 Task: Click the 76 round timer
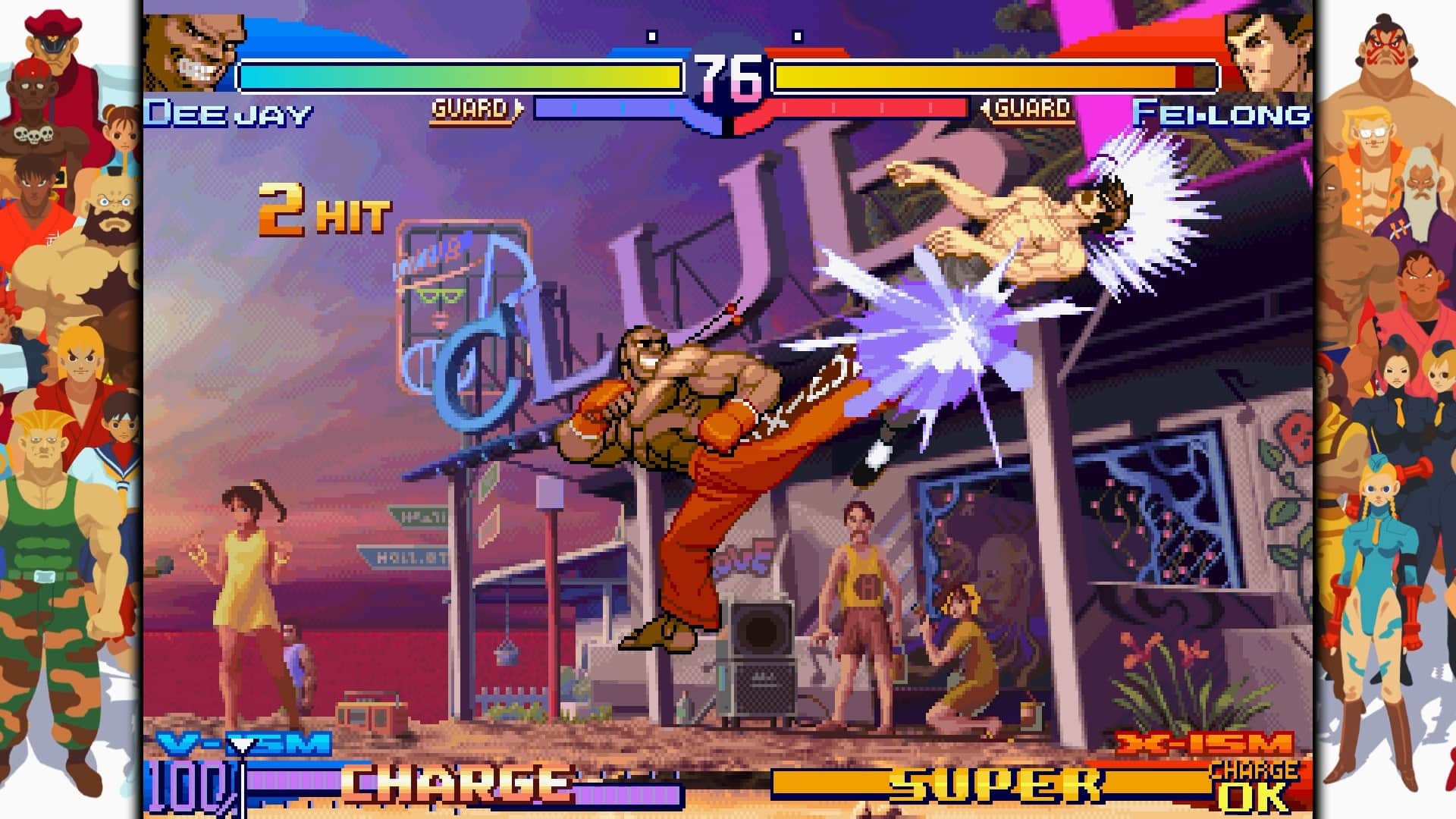click(730, 76)
